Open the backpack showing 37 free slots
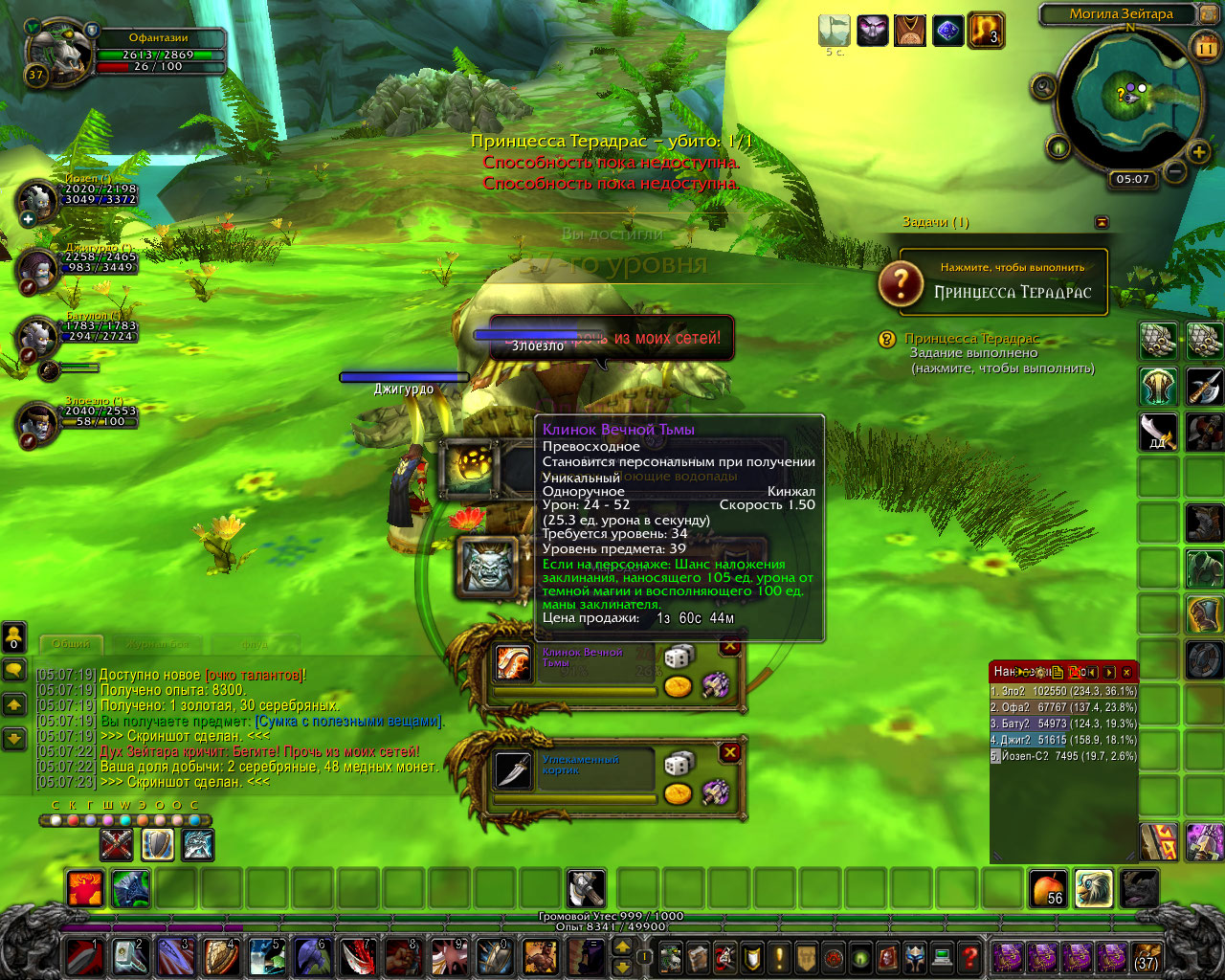Viewport: 1225px width, 980px height. click(1146, 956)
